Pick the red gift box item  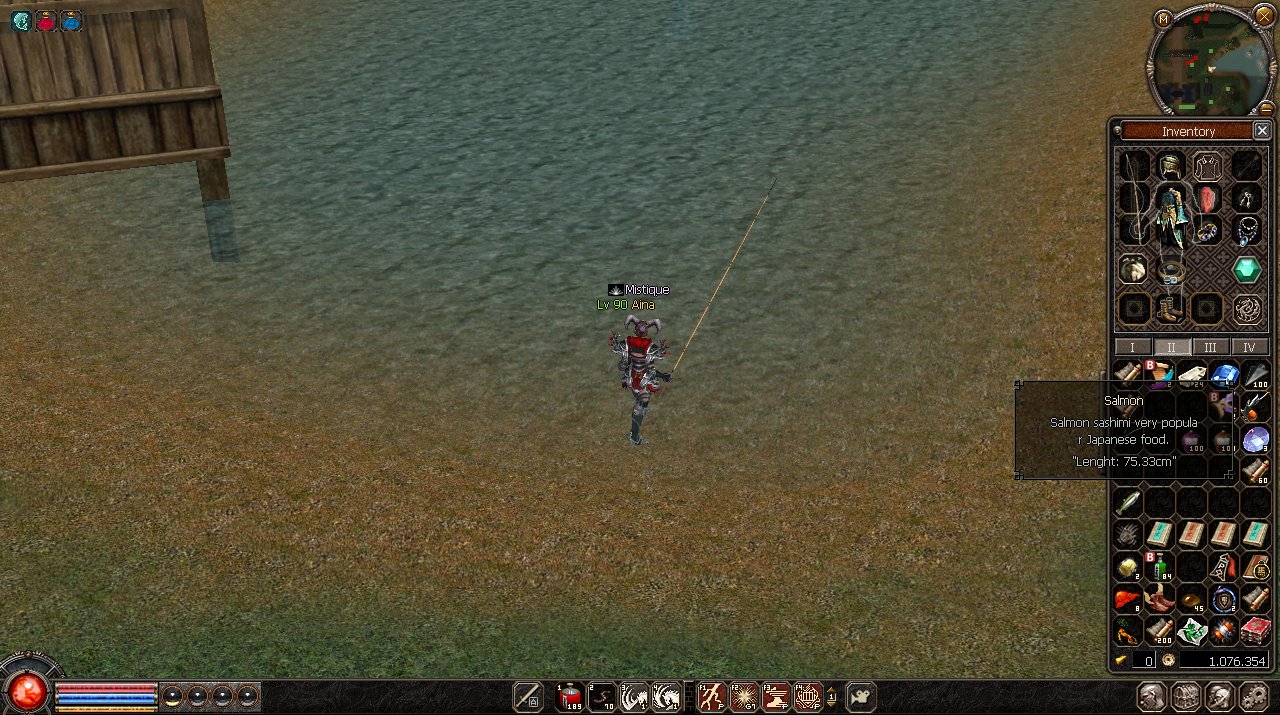click(x=1256, y=631)
